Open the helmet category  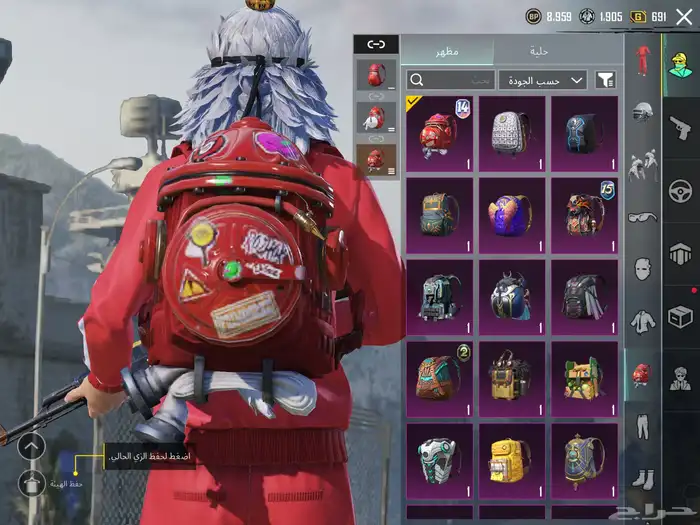tap(642, 108)
